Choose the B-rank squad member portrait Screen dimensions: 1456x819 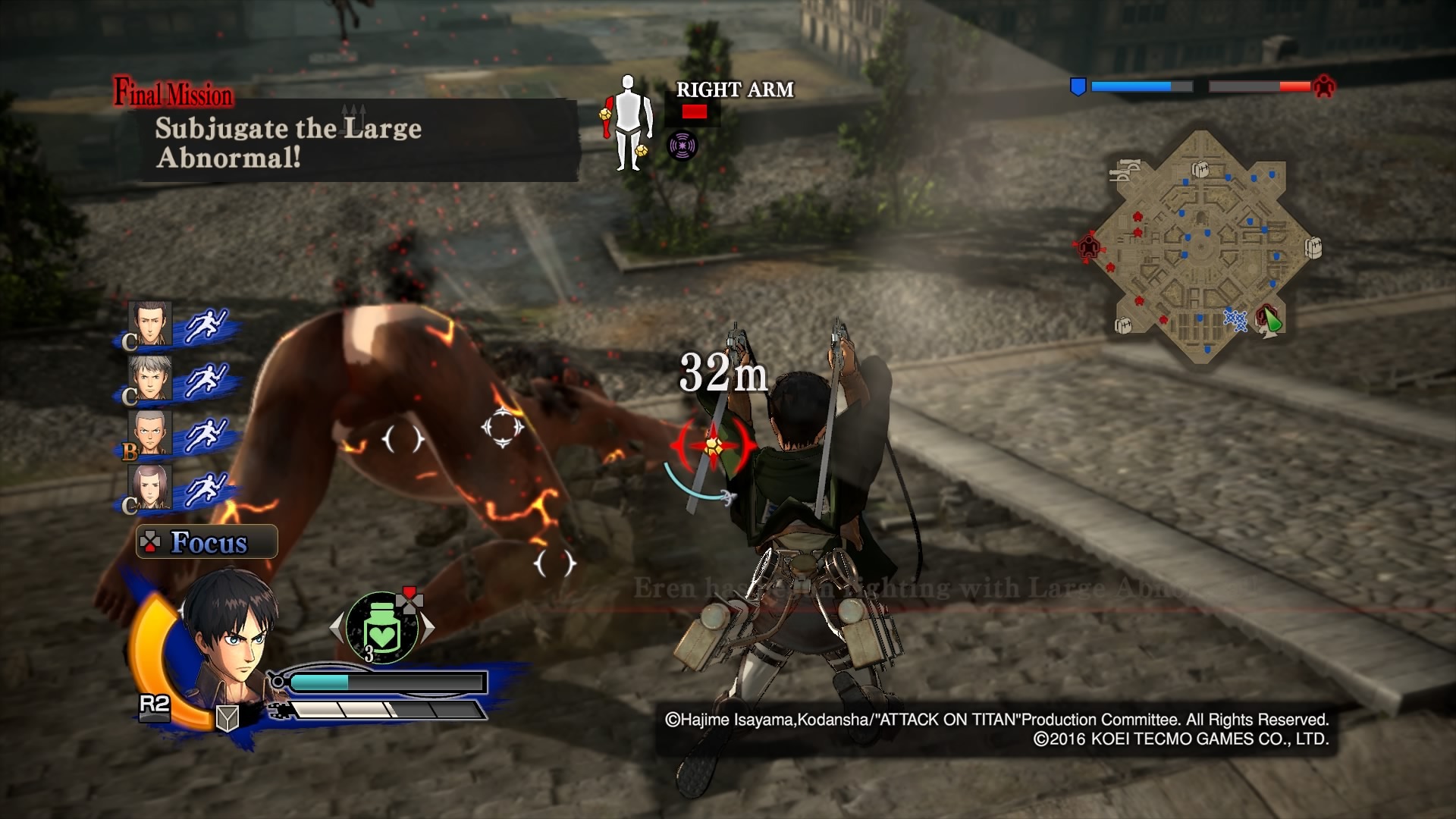(x=151, y=433)
